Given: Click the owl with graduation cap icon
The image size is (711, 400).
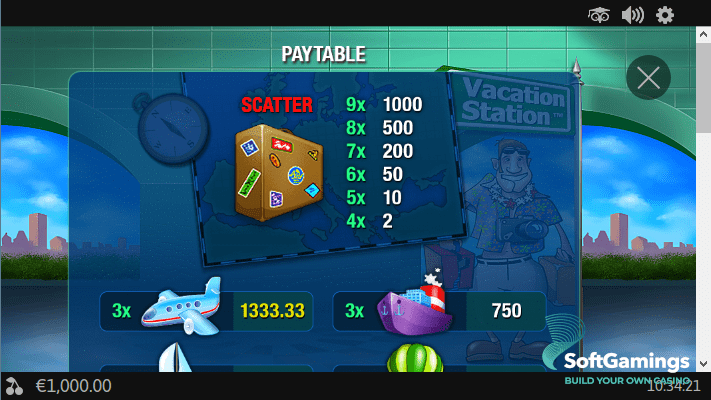Looking at the screenshot, I should tap(599, 14).
